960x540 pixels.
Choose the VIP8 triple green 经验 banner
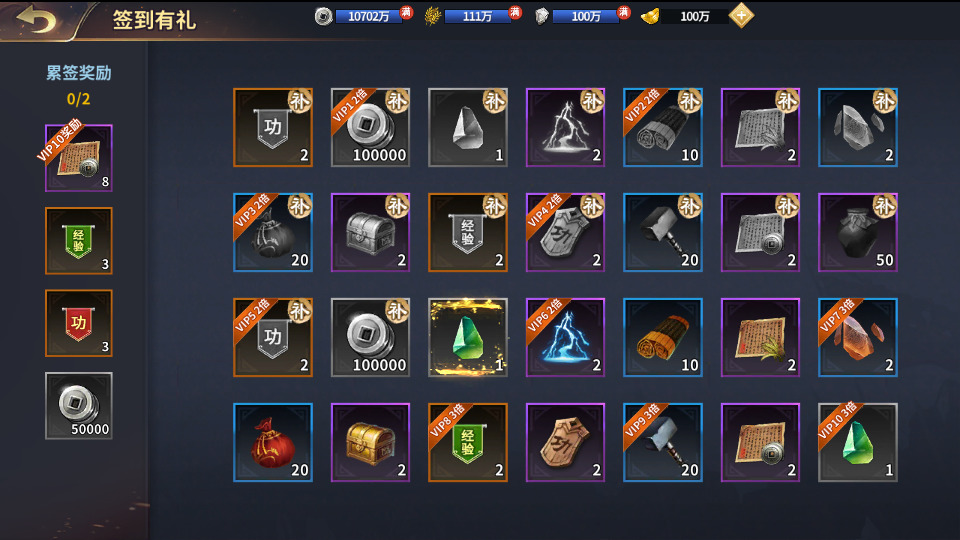pos(468,442)
